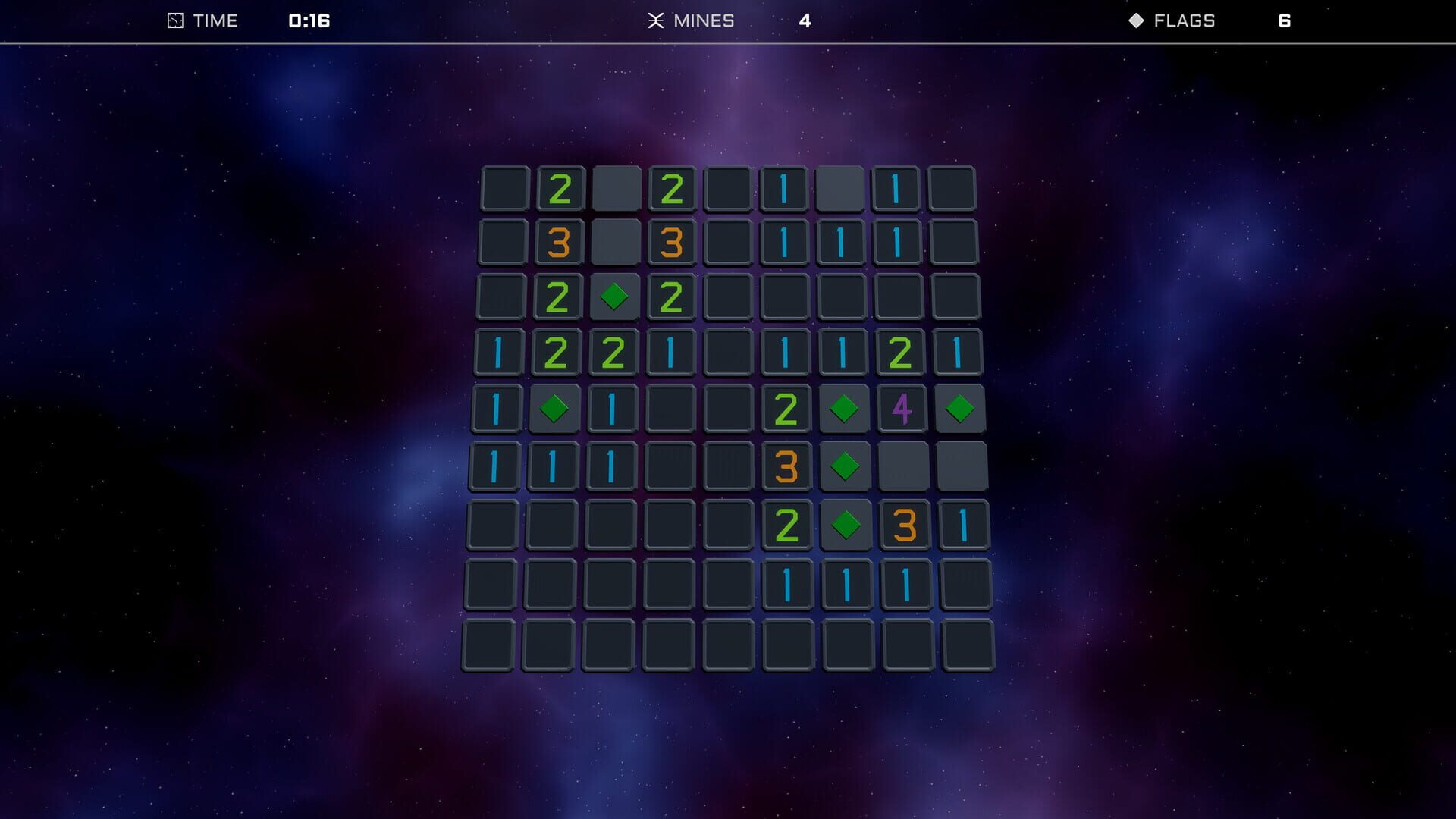The image size is (1456, 819).
Task: Click the flag below the orange 3
Action: (x=844, y=466)
